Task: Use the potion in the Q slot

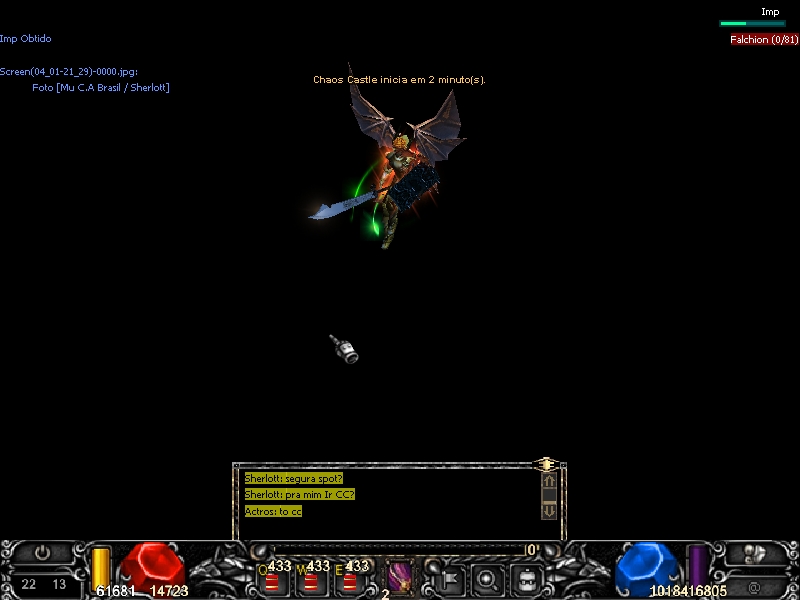Action: pos(272,581)
